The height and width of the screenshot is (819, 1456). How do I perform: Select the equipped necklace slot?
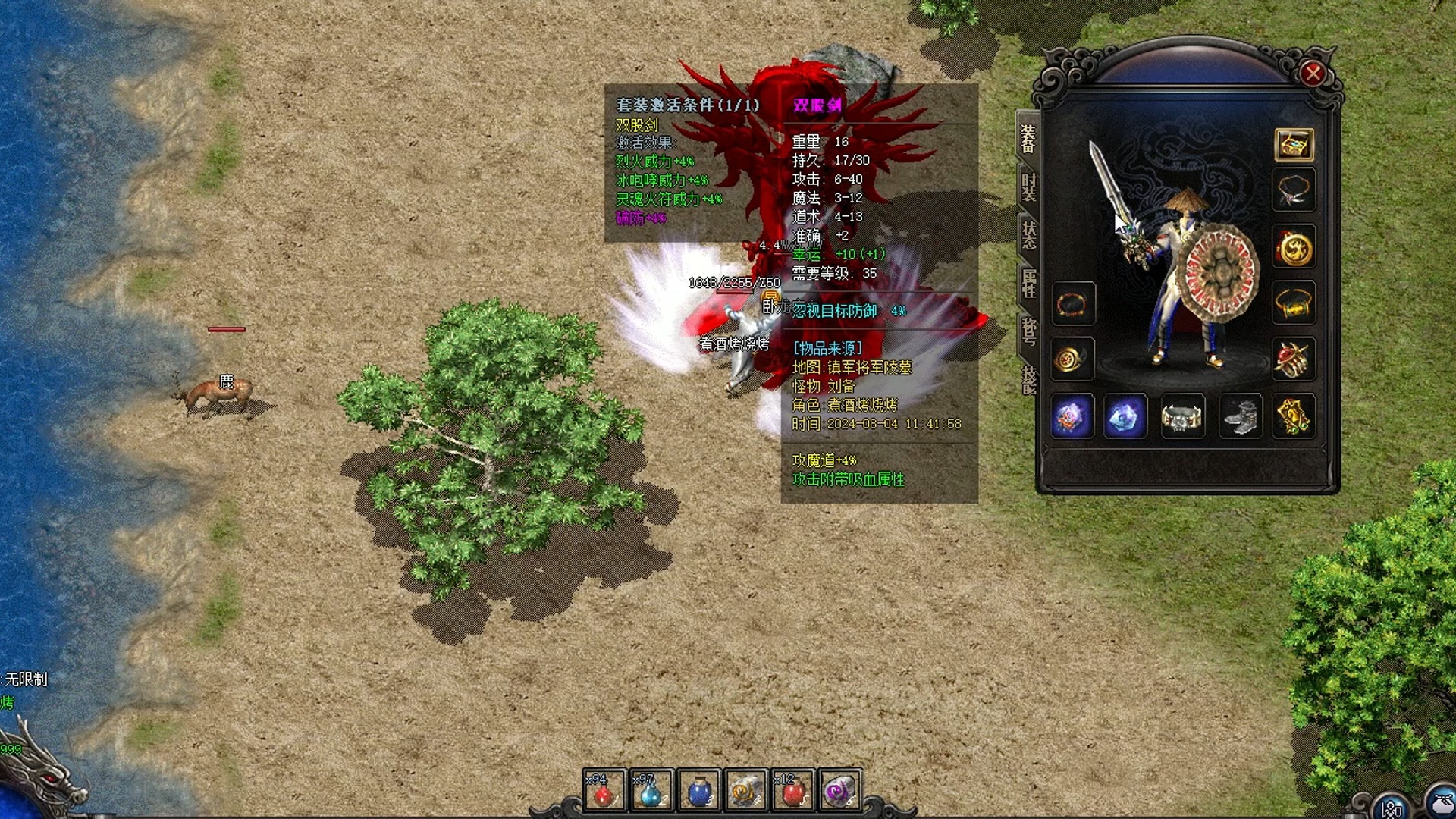click(x=1294, y=190)
